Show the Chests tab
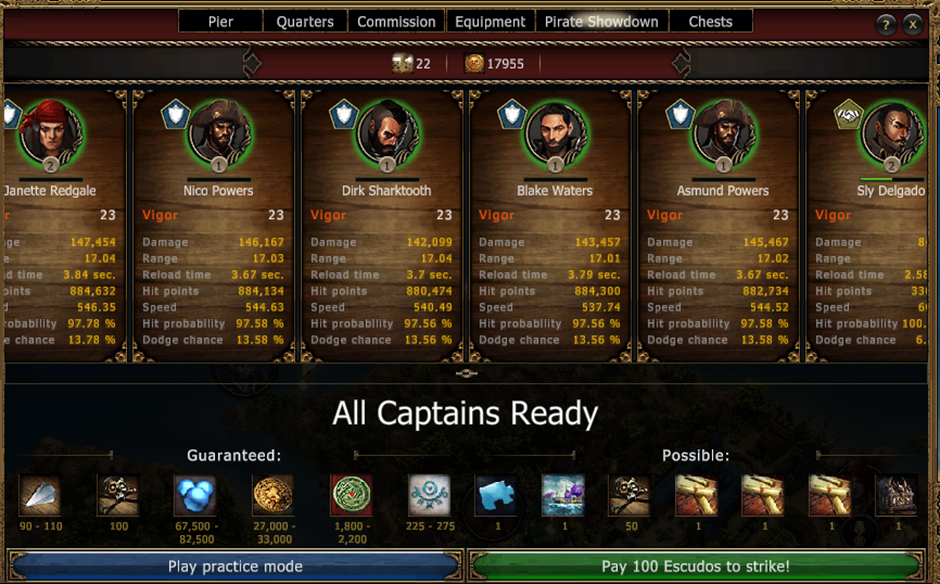Screen dimensions: 940x584 click(710, 21)
